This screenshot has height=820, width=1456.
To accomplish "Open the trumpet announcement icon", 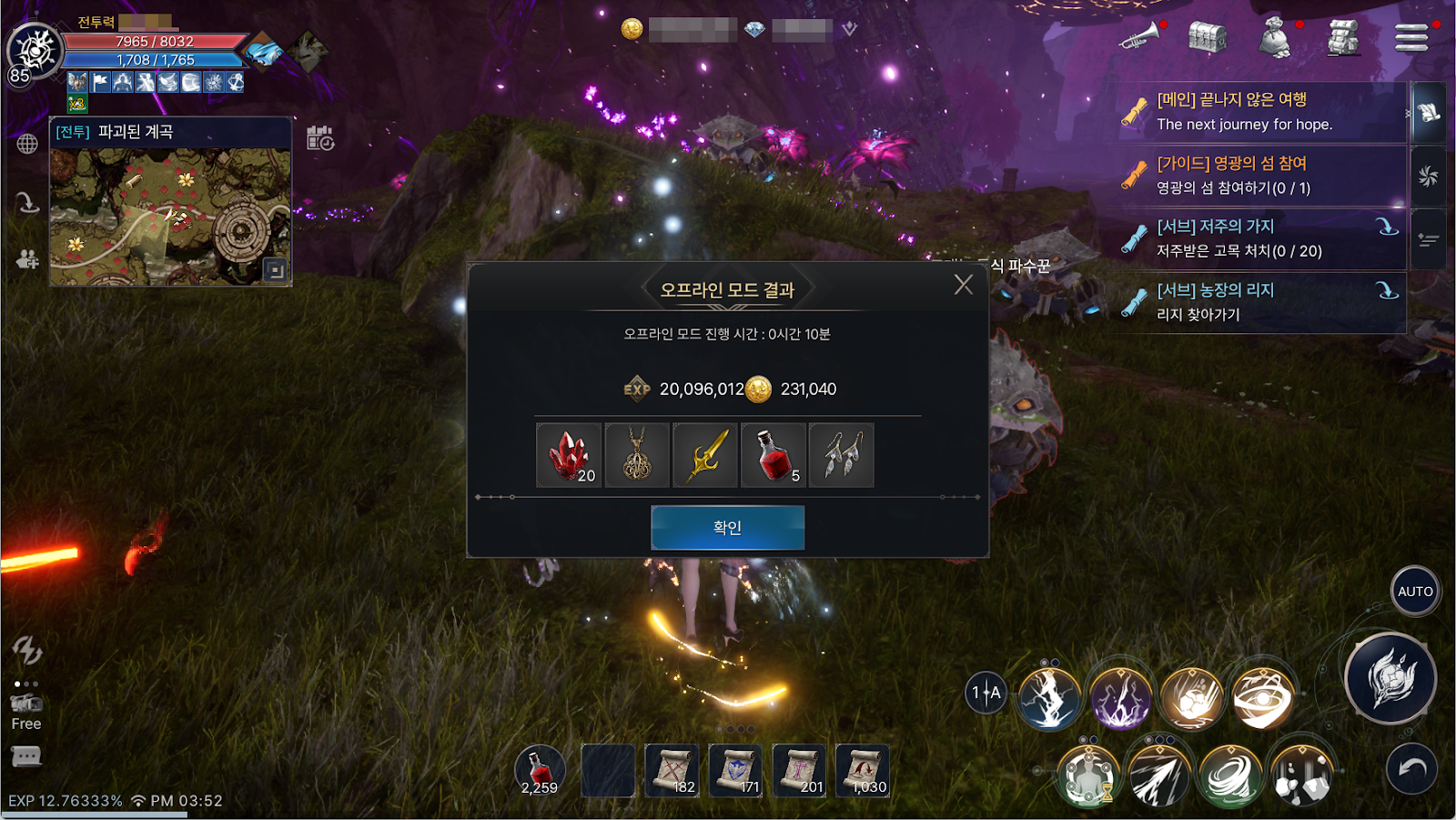I will point(1139,37).
